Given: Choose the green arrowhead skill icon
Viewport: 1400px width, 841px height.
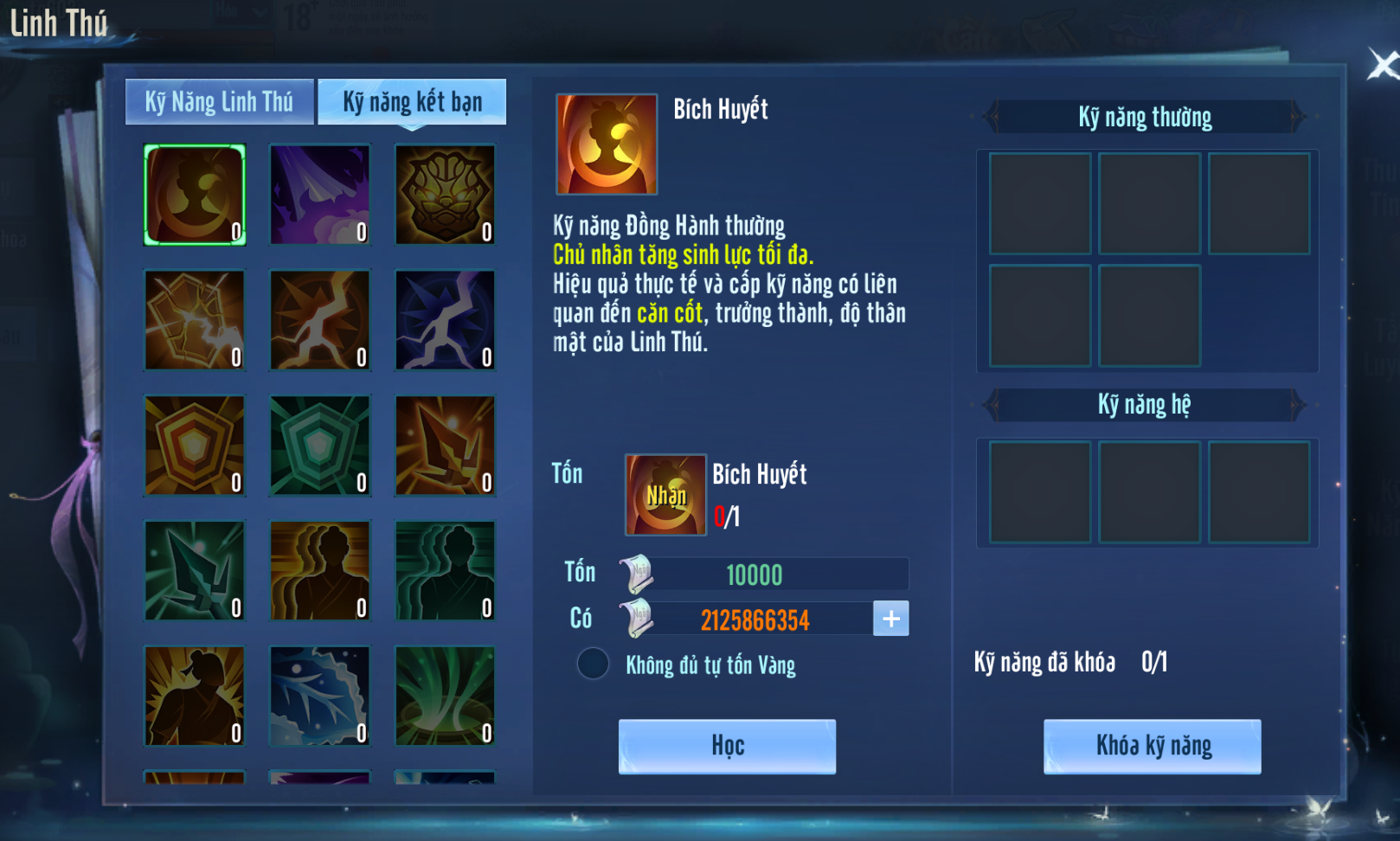Looking at the screenshot, I should coord(195,571).
